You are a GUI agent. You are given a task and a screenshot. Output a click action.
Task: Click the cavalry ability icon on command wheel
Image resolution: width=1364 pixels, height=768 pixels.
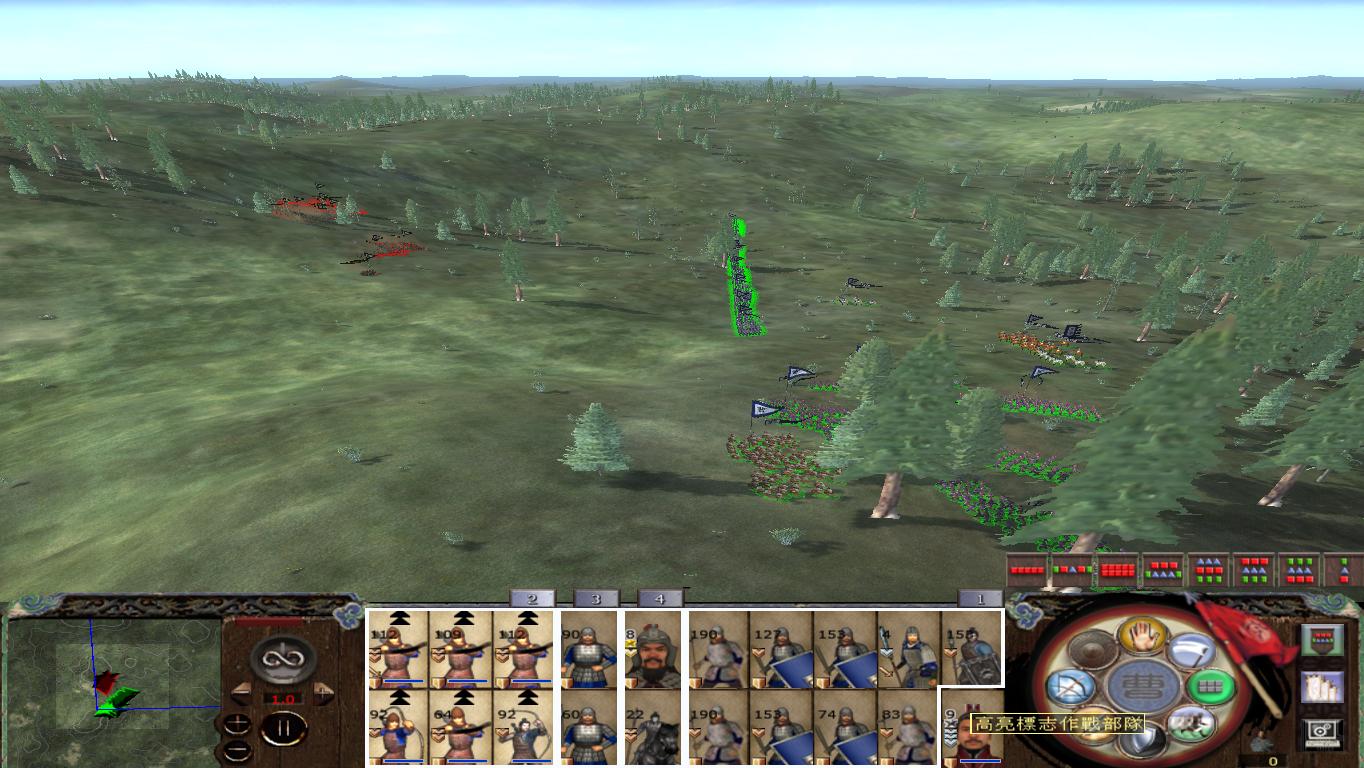(x=1190, y=725)
